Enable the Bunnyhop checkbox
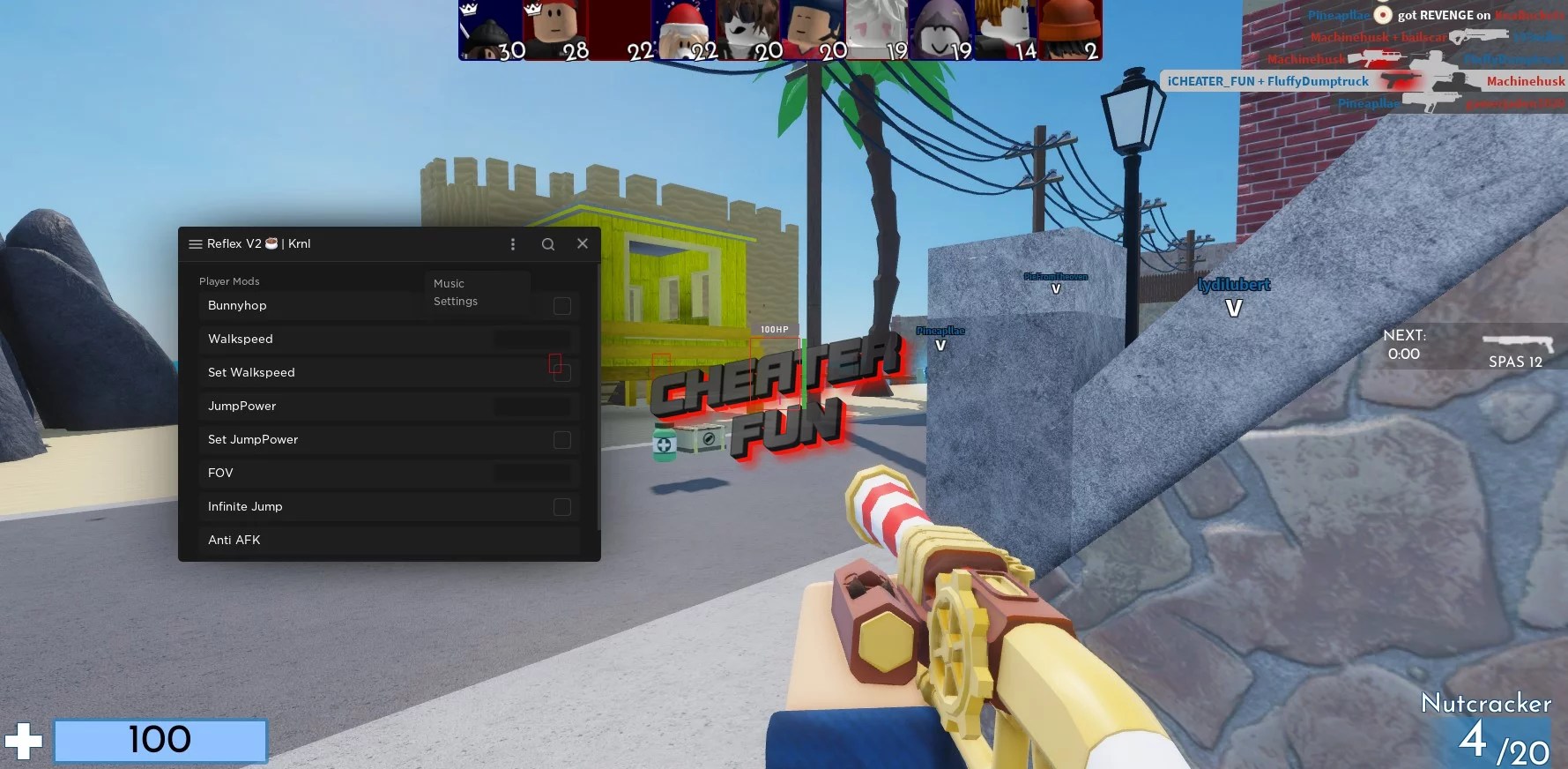Image resolution: width=1568 pixels, height=769 pixels. tap(561, 305)
